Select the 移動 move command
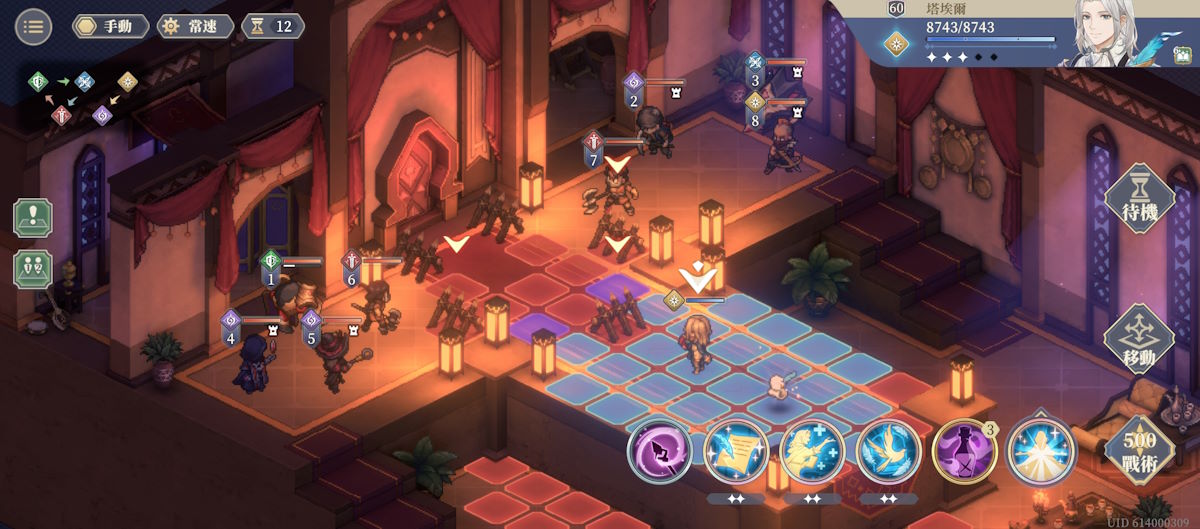1200x529 pixels. 1139,340
